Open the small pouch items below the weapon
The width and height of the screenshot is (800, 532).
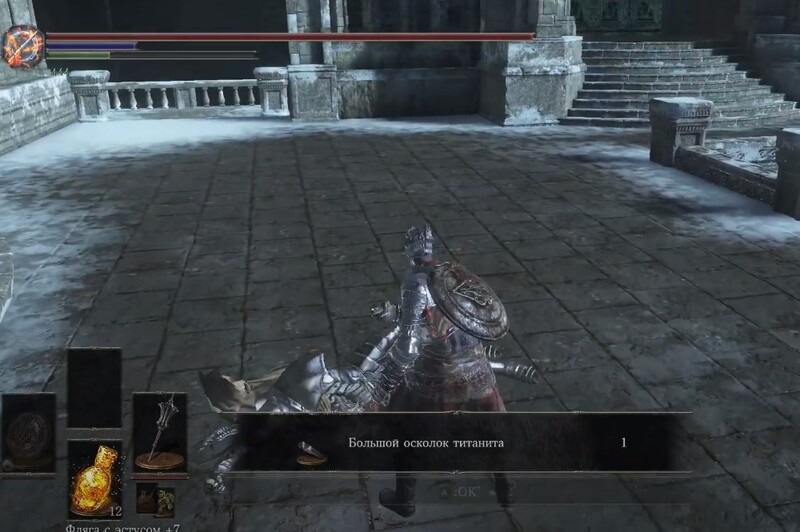point(155,498)
